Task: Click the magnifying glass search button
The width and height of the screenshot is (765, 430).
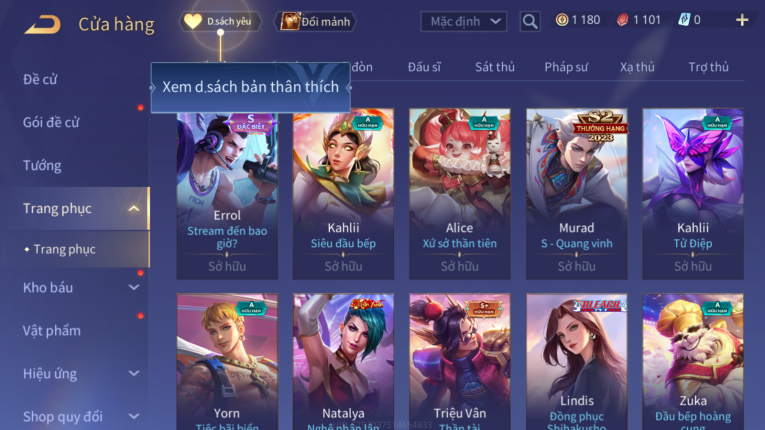Action: tap(530, 21)
